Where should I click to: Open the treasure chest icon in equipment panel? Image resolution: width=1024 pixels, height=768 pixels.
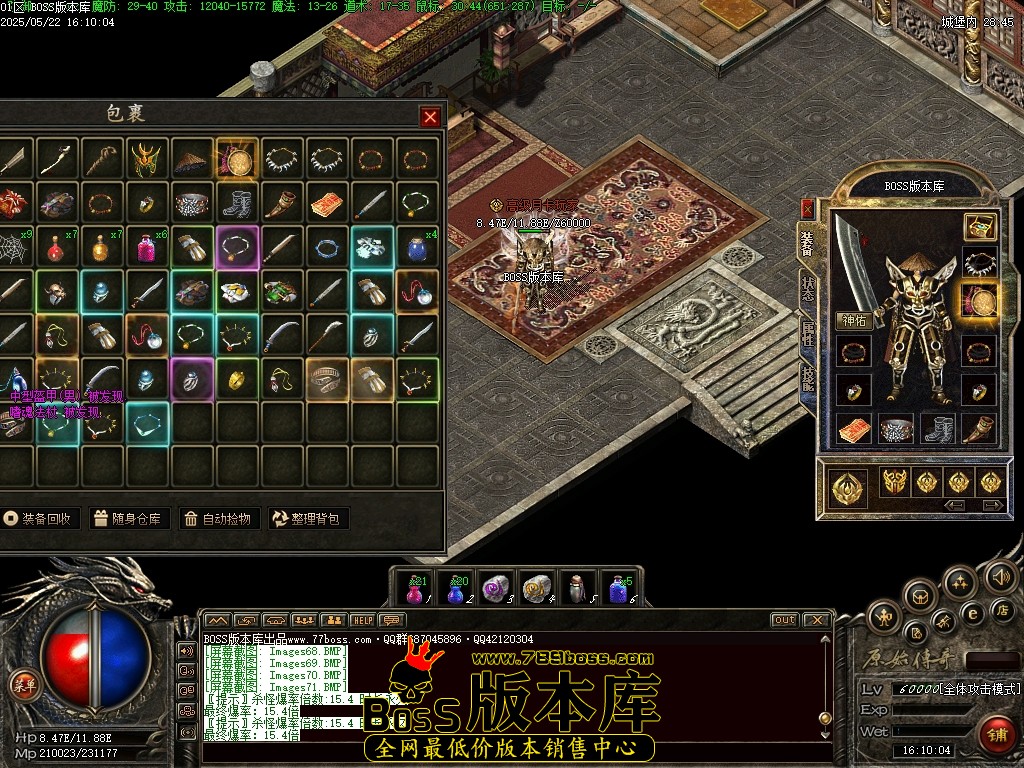tap(979, 227)
